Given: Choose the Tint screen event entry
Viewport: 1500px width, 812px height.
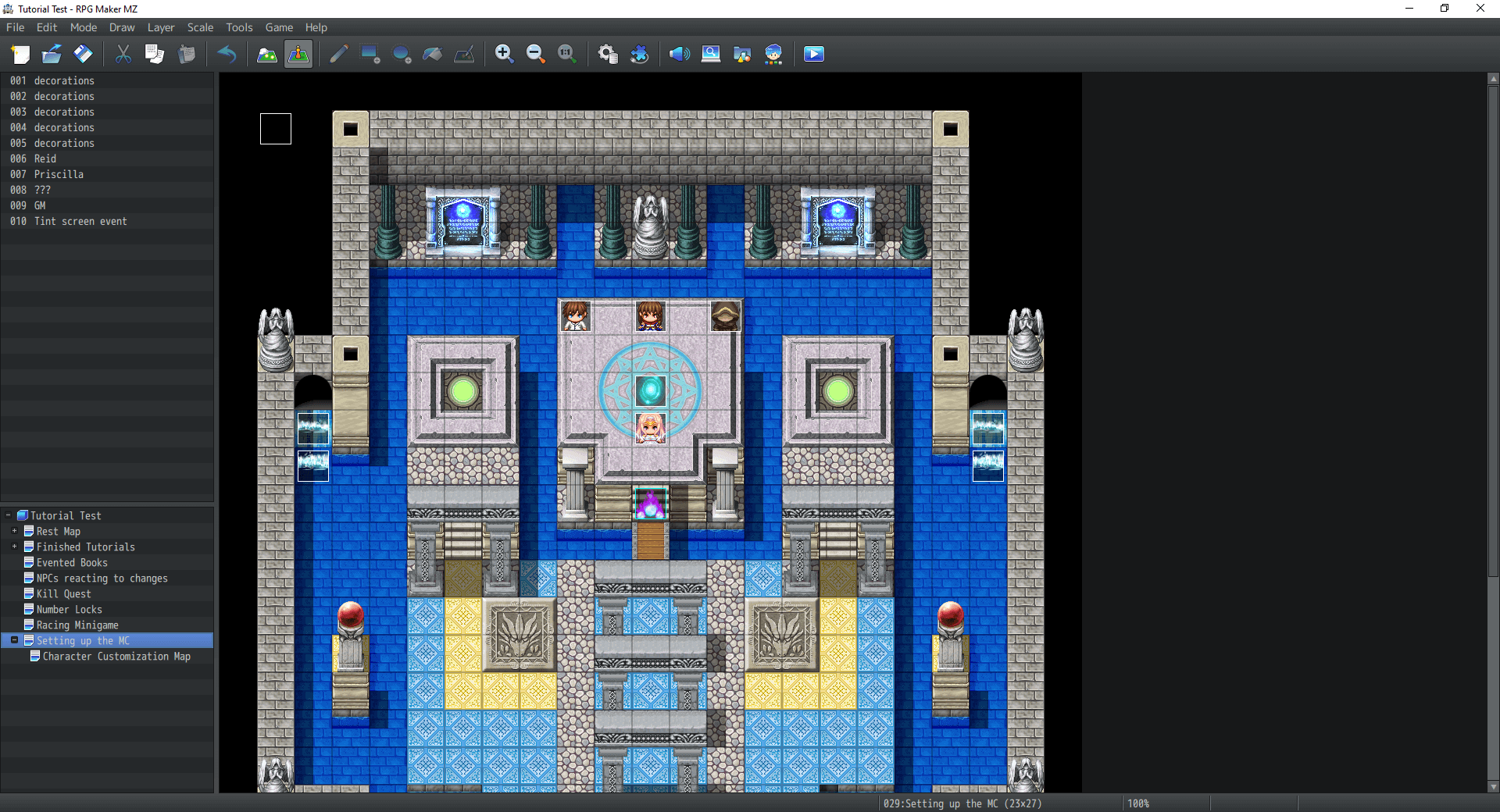Looking at the screenshot, I should click(80, 221).
